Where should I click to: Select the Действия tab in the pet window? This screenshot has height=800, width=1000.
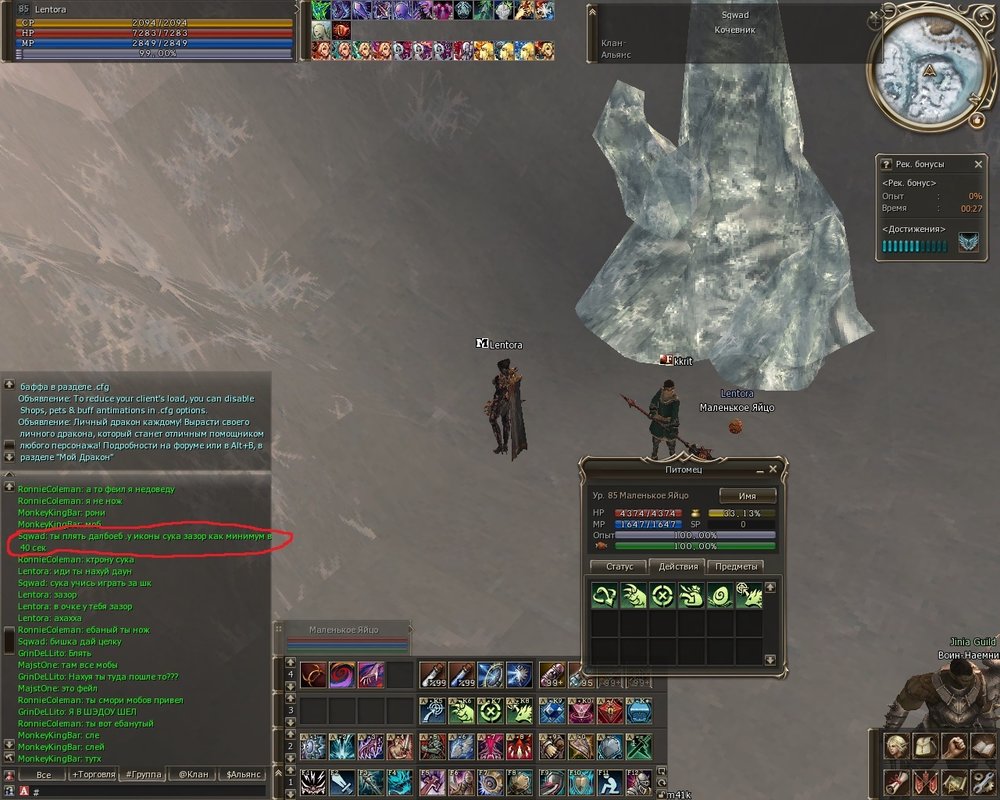(677, 567)
